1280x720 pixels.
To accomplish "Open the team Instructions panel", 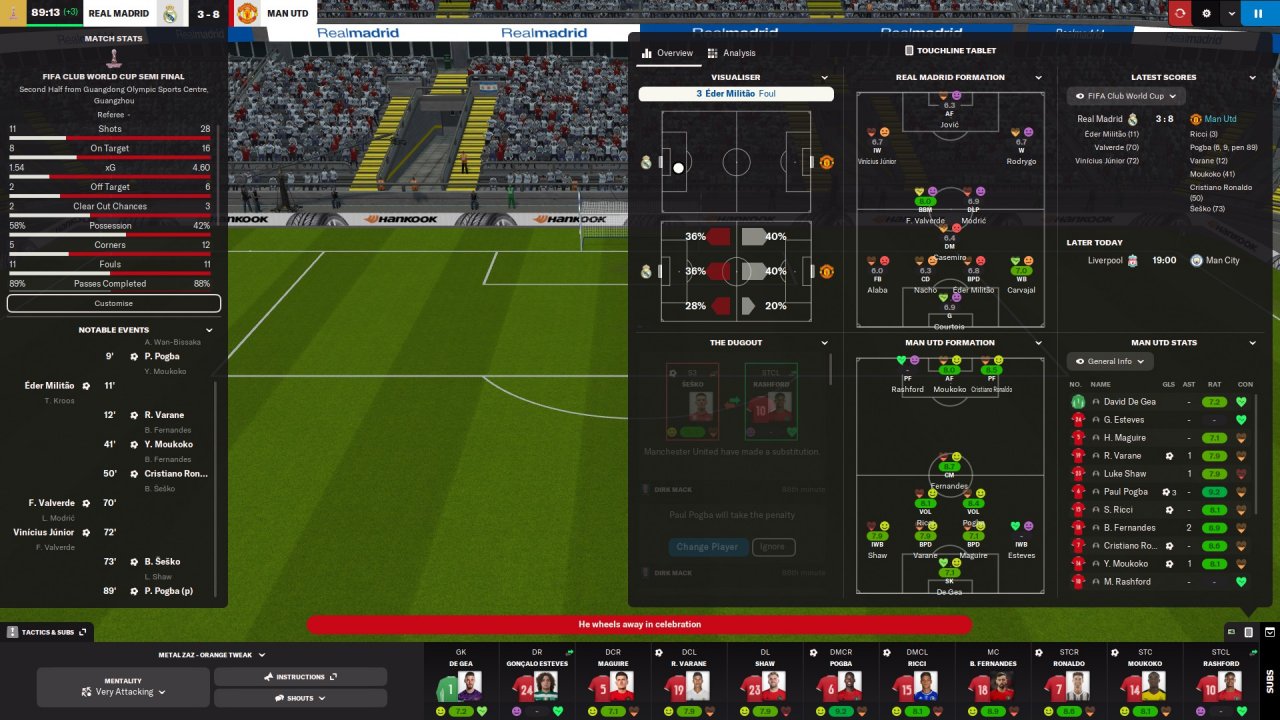I will pyautogui.click(x=300, y=677).
